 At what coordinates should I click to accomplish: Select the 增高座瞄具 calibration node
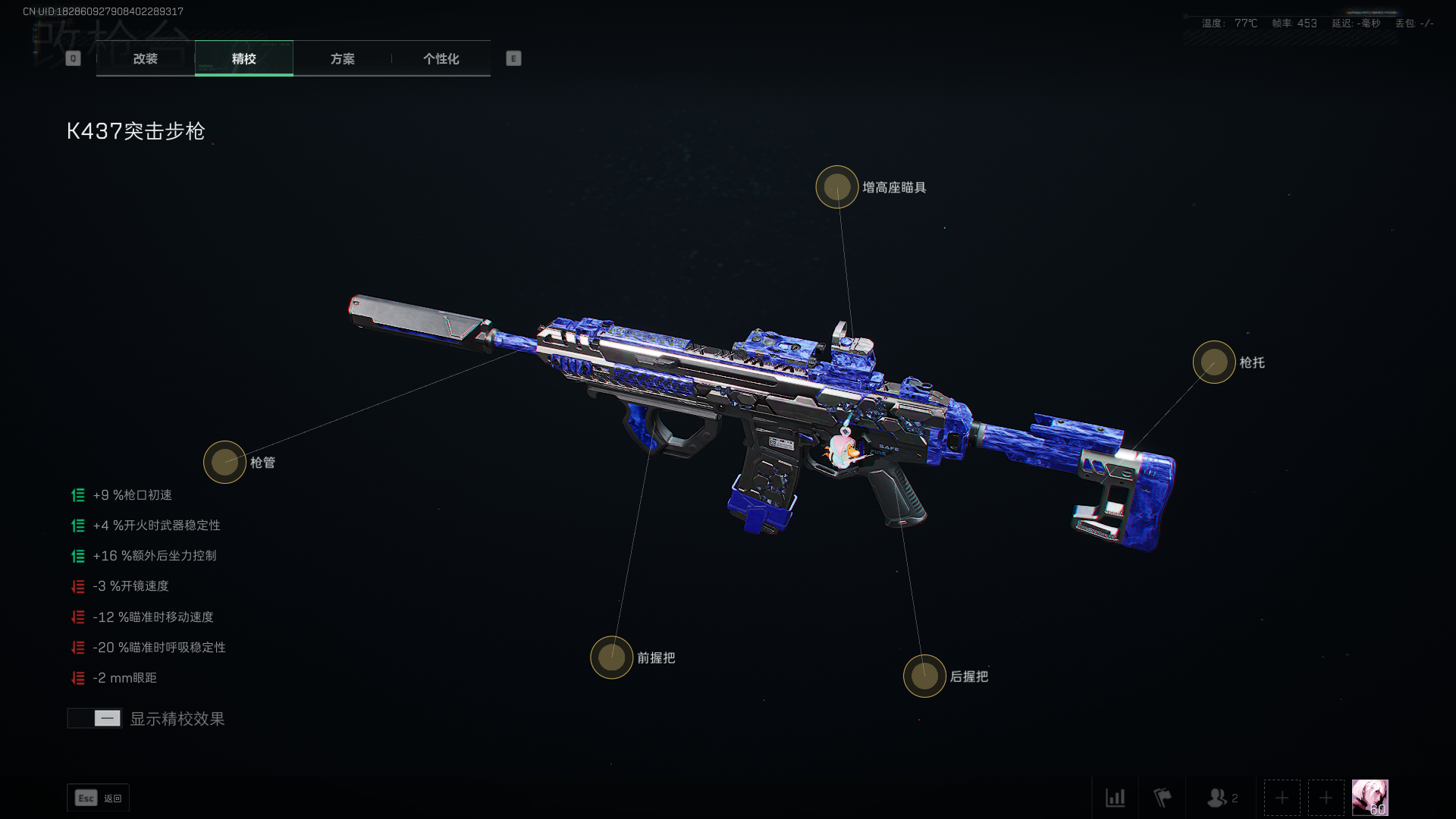point(837,187)
